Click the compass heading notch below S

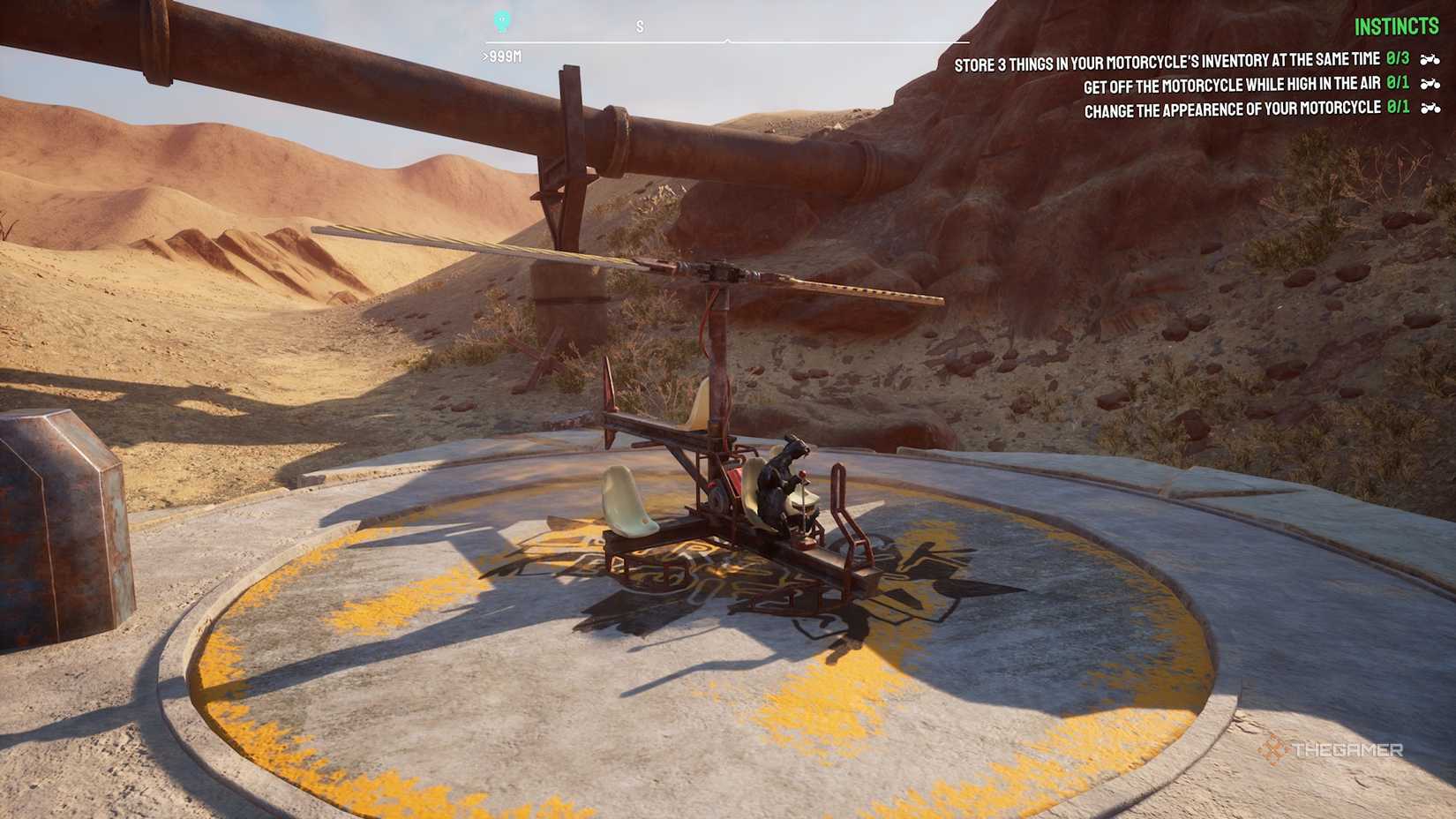coord(727,40)
